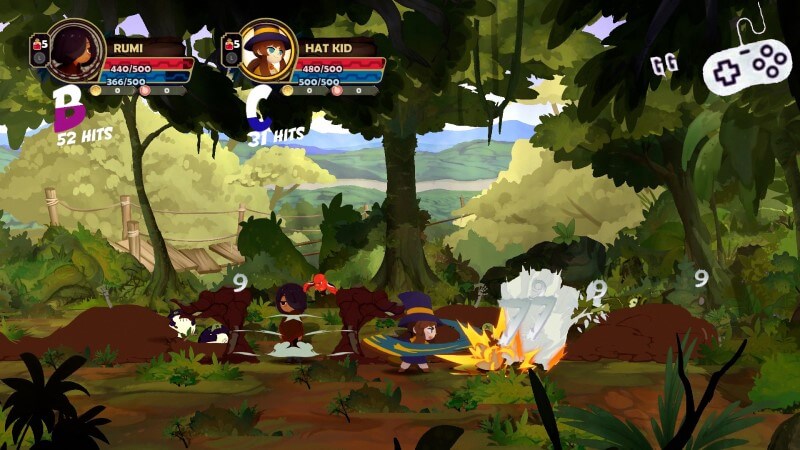Click Rumi's character portrait
Screen dimensions: 800x450
point(76,50)
